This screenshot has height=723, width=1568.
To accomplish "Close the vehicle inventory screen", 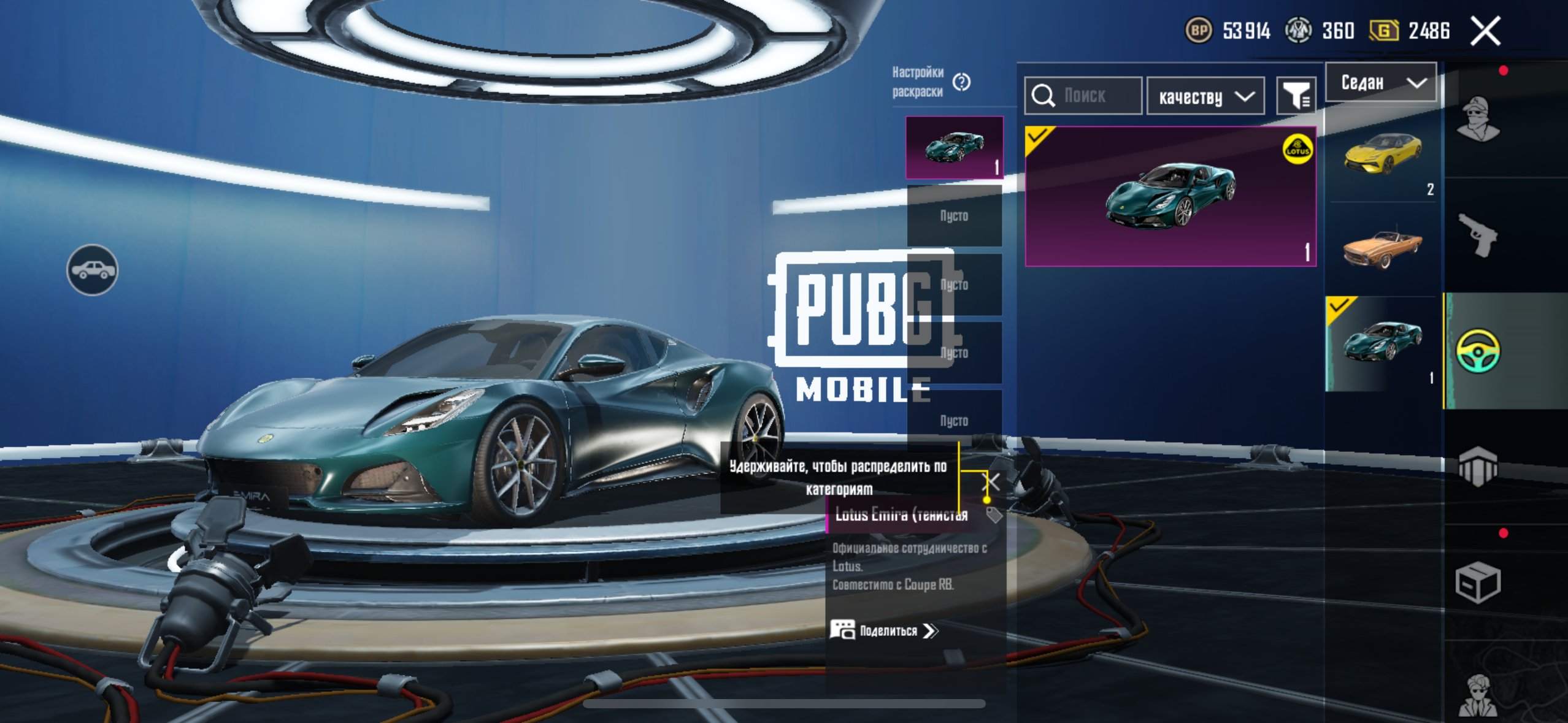I will [1485, 31].
